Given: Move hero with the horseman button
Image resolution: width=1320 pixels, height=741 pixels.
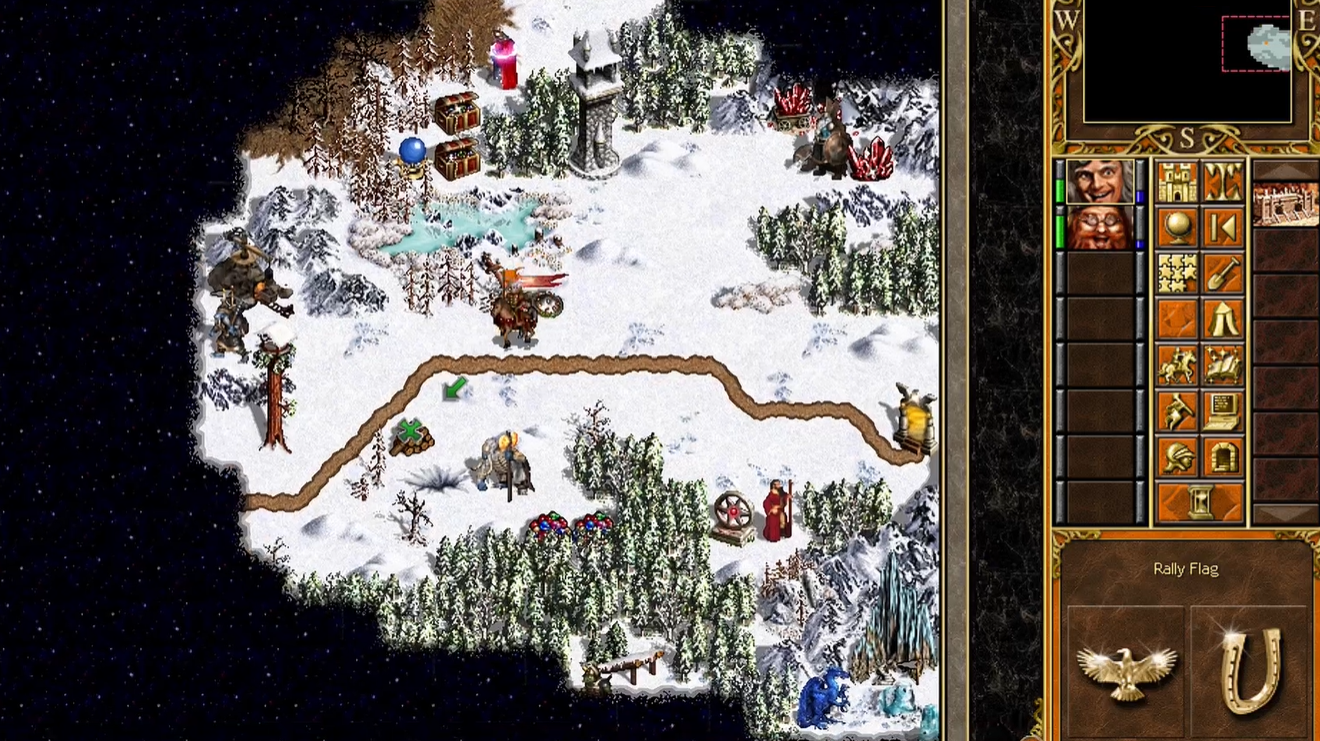Looking at the screenshot, I should tap(1177, 366).
